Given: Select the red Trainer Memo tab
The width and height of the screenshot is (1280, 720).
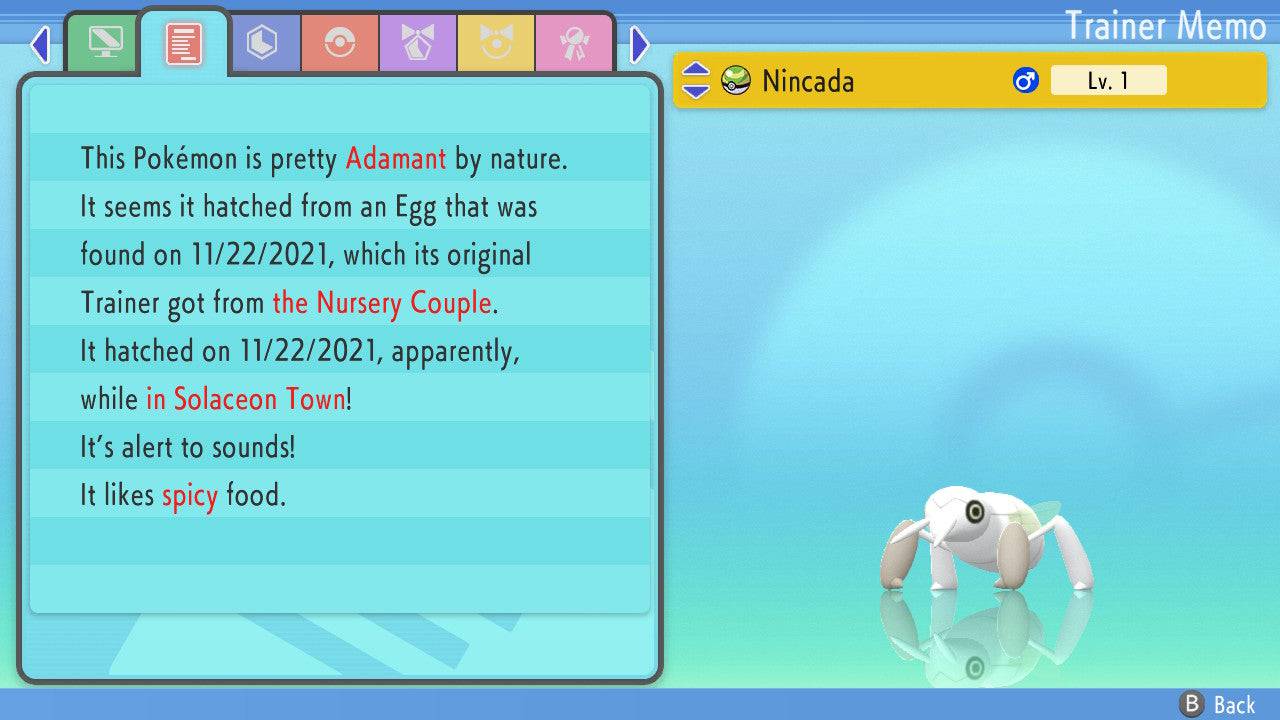Looking at the screenshot, I should [x=184, y=43].
